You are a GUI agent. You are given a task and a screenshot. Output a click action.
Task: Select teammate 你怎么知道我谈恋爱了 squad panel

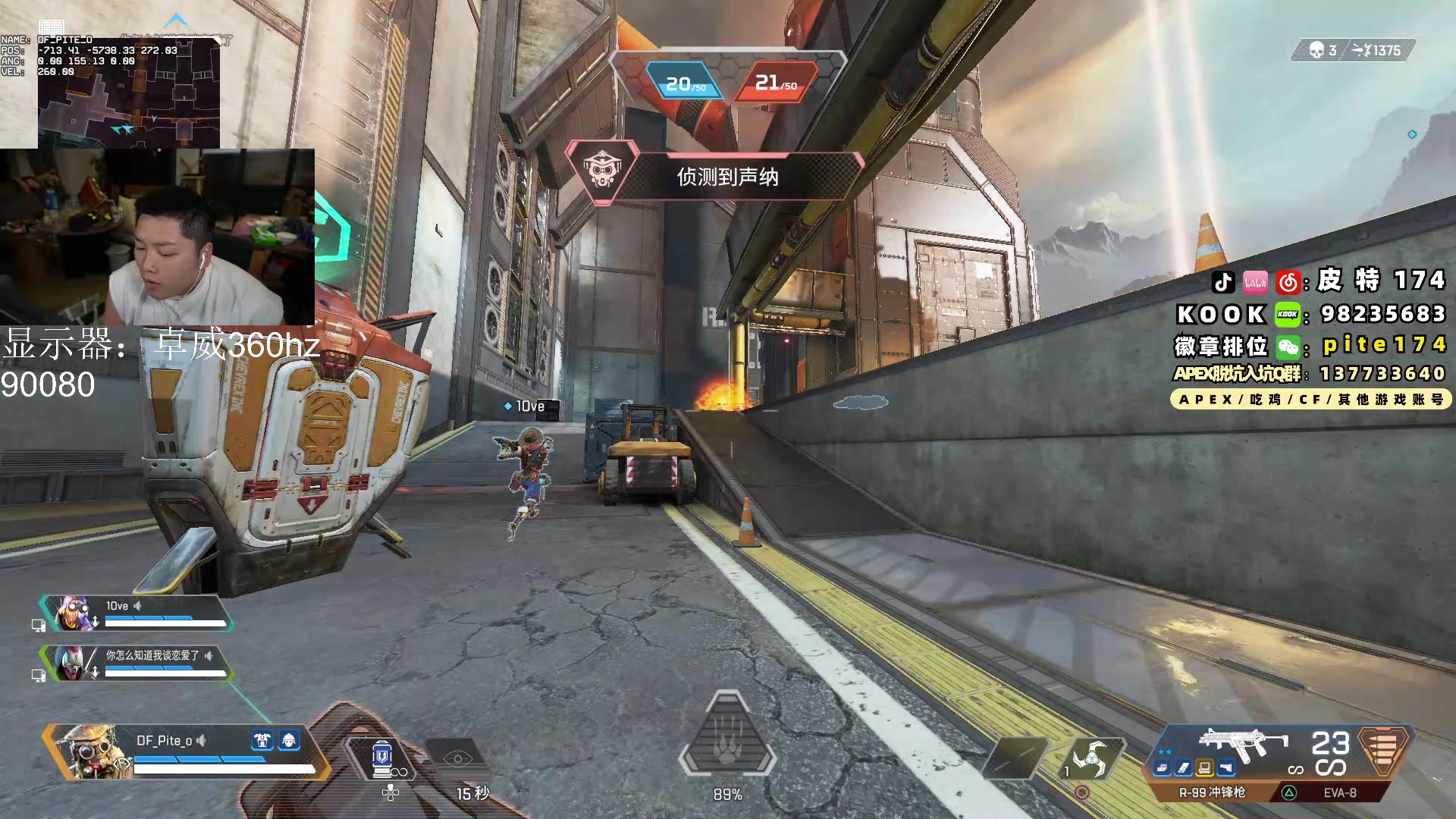136,663
